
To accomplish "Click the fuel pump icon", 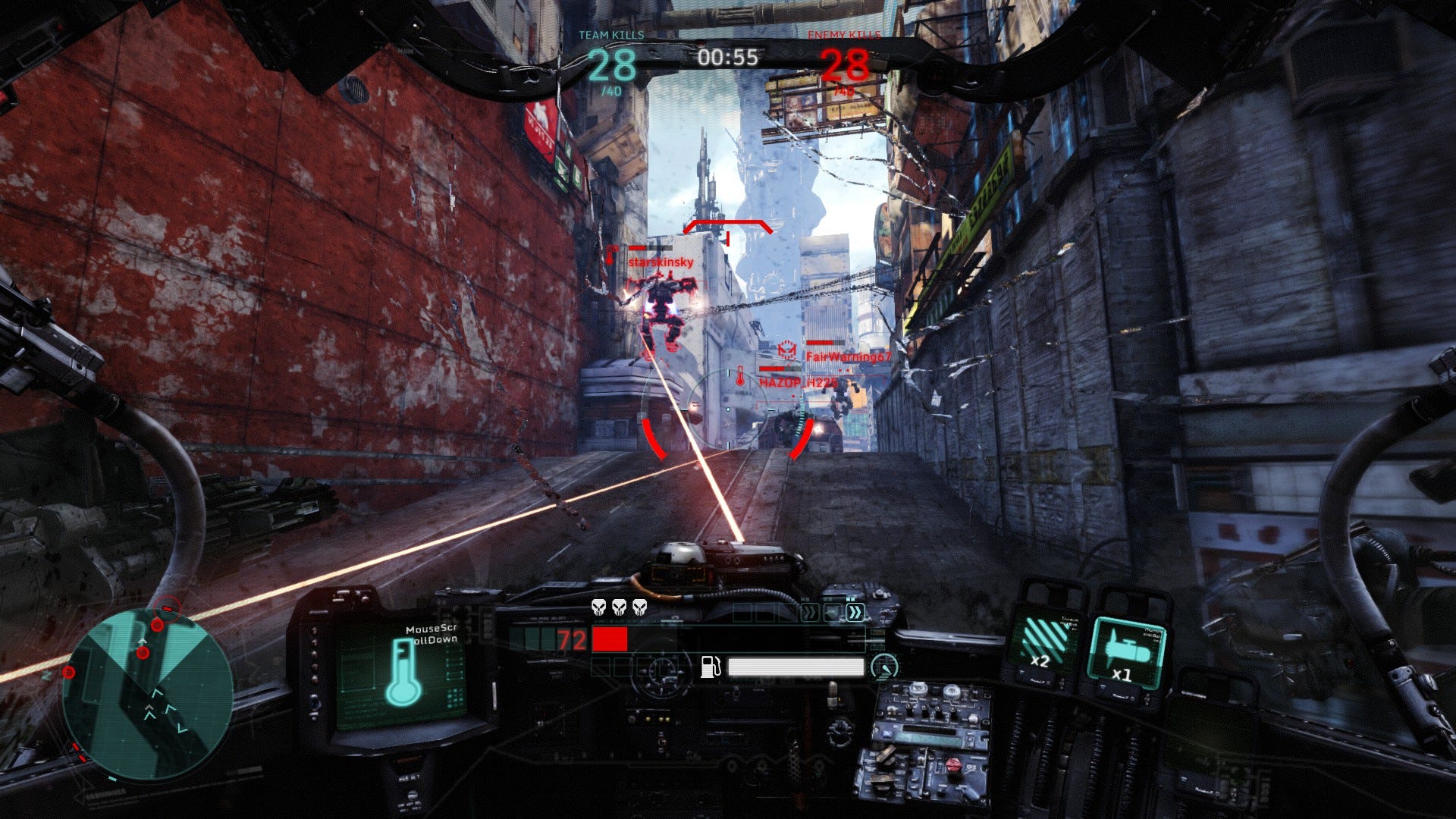I will click(710, 667).
